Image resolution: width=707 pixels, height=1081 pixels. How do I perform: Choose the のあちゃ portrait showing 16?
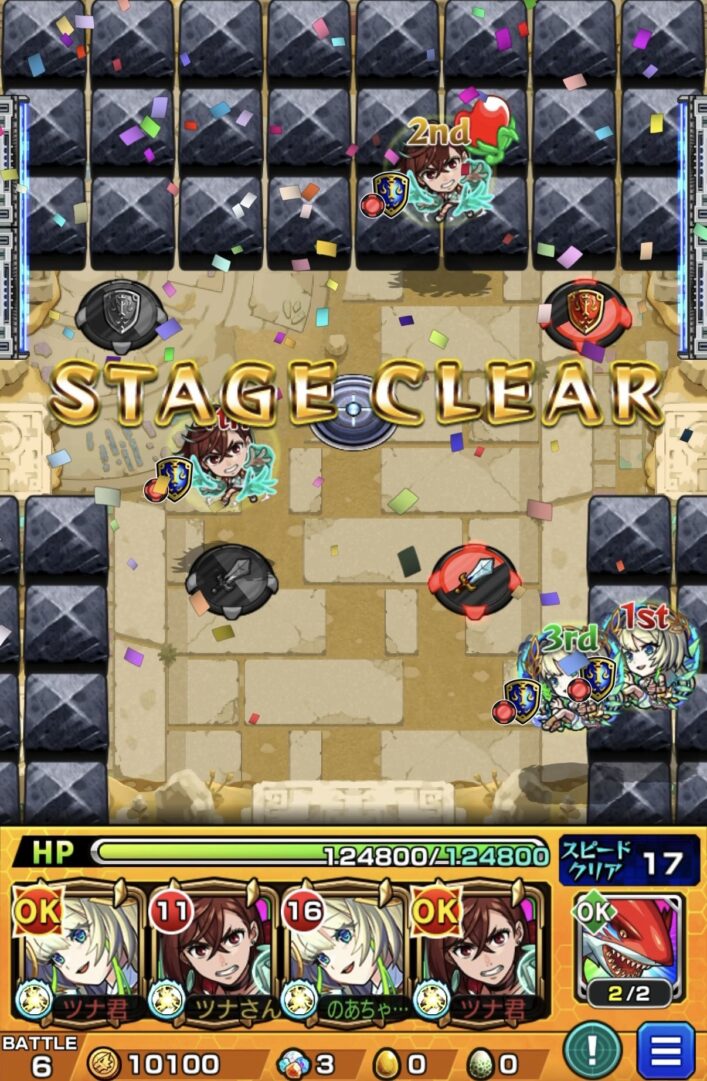345,952
